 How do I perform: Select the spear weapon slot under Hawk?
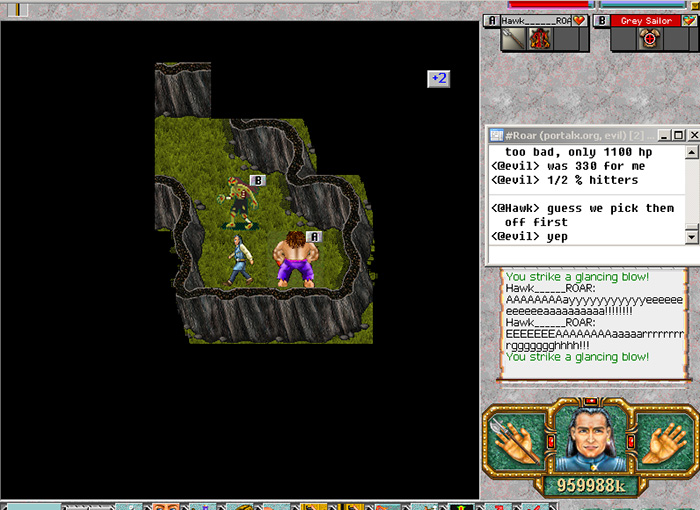[514, 40]
